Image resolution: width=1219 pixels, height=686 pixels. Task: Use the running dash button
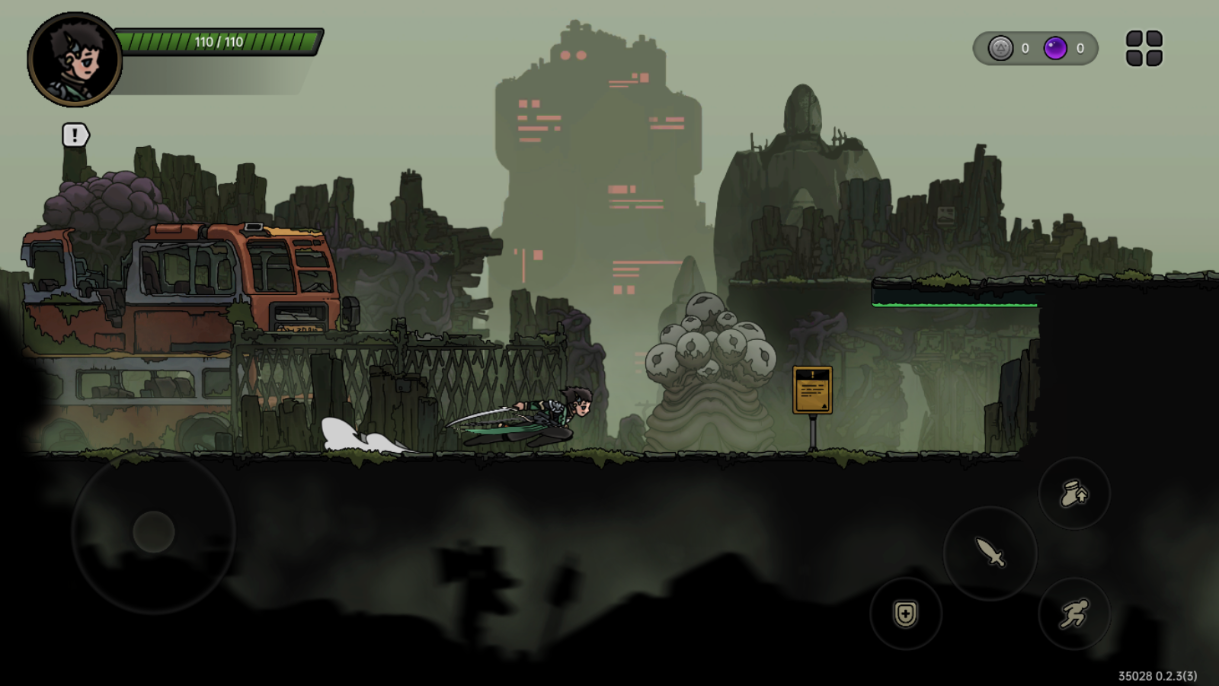pos(1074,613)
